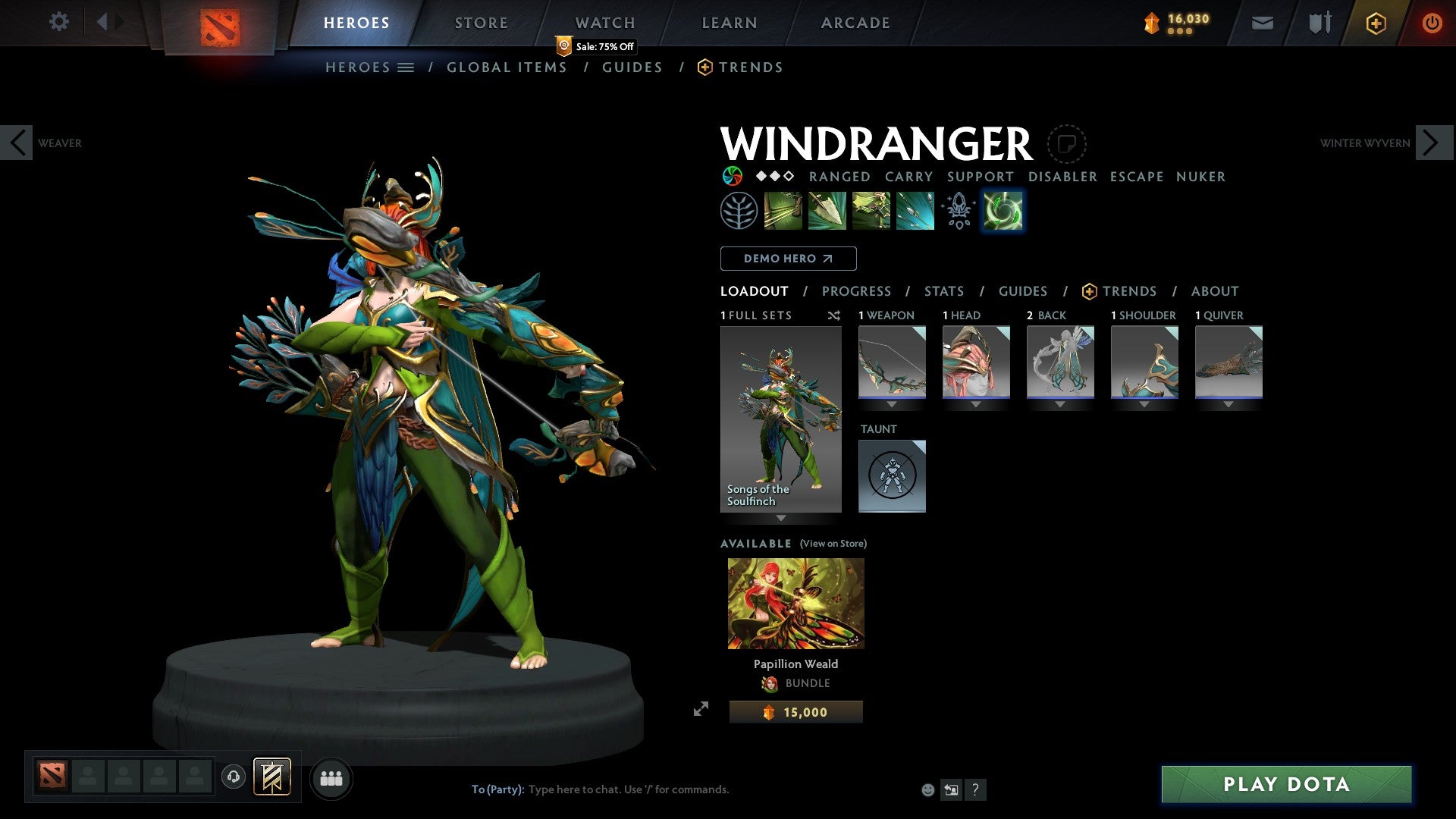The image size is (1456, 819).
Task: Expand the 1 HEAD item slot dropdown
Action: [976, 404]
